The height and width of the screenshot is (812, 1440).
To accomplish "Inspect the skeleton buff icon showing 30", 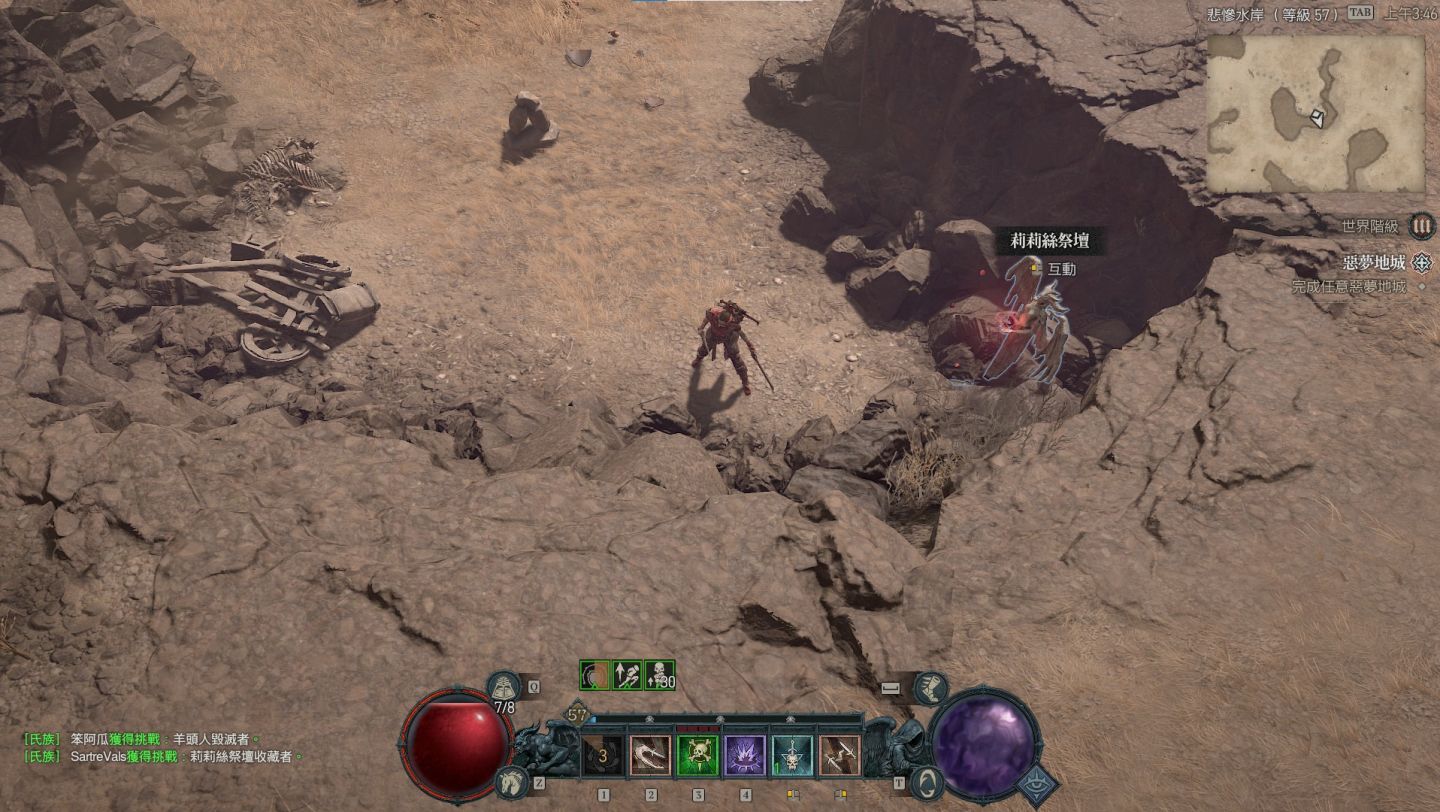I will click(x=660, y=675).
